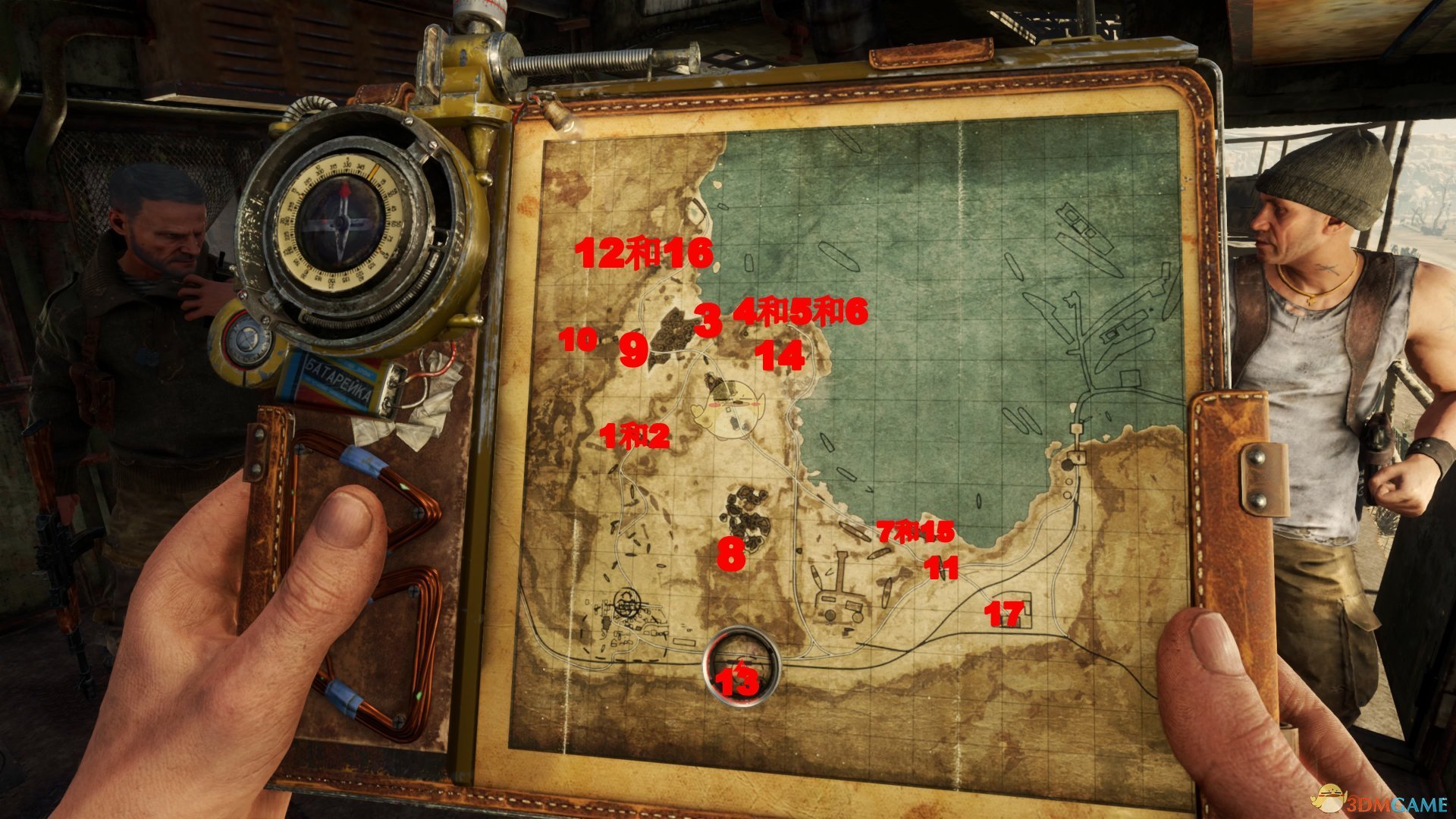
Task: Click the red number 9 marker
Action: (x=634, y=351)
